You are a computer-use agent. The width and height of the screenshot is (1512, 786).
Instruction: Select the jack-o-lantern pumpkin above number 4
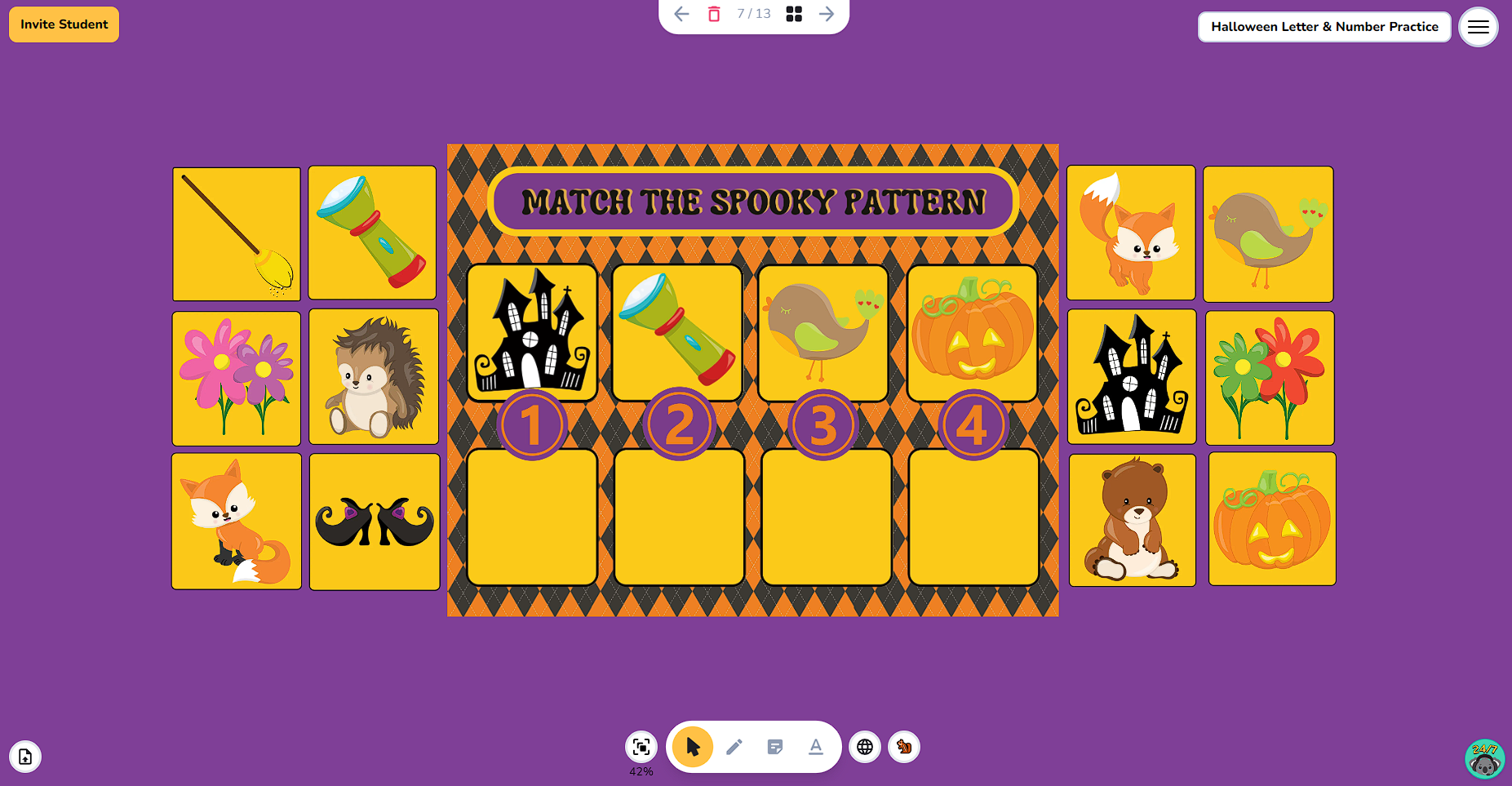point(972,332)
